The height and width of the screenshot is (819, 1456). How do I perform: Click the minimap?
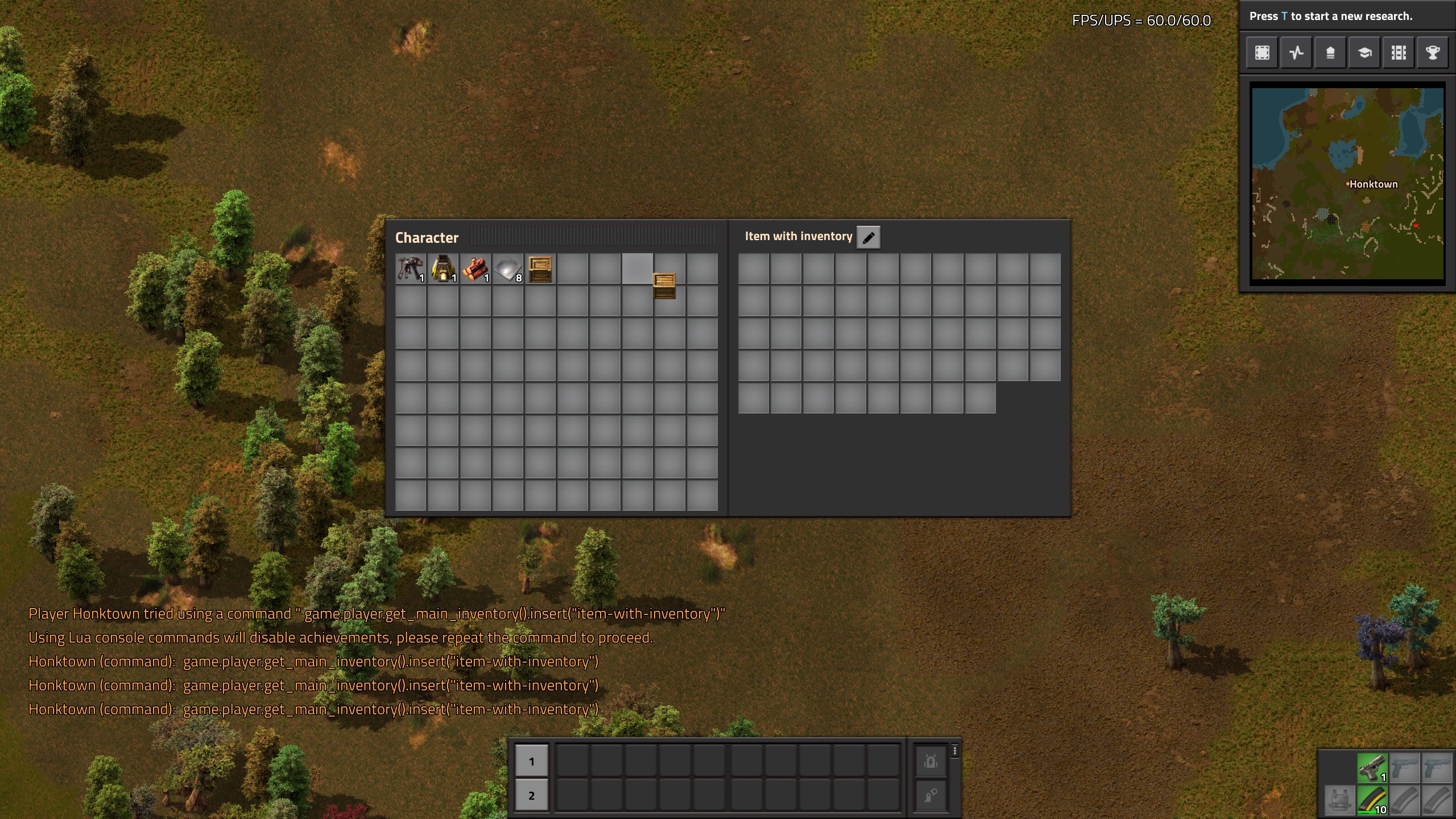1347,183
